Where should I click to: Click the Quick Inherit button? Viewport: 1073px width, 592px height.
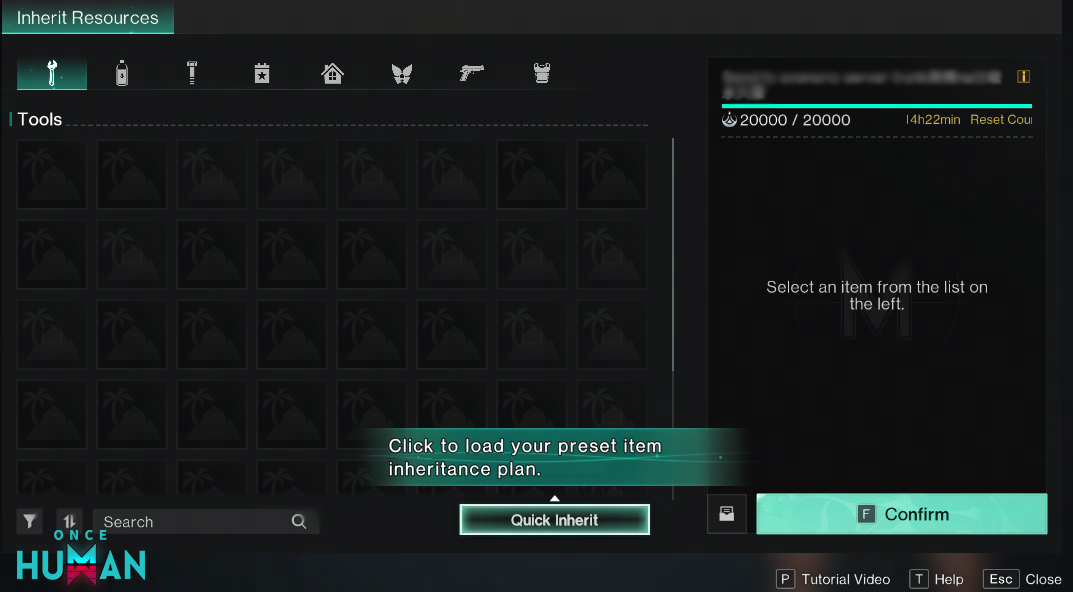tap(554, 520)
